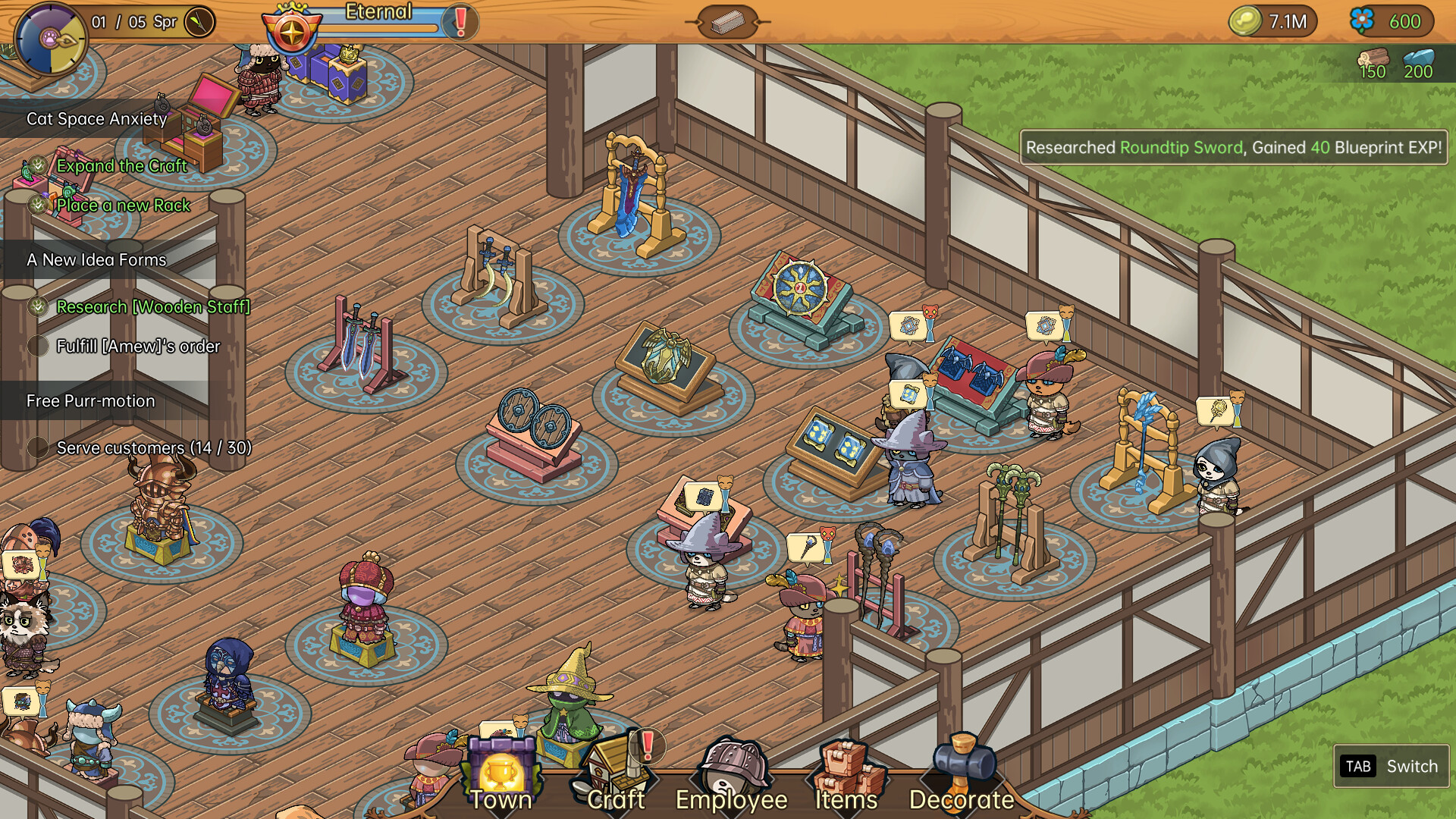Open the Free Purr-motion quest
The image size is (1456, 819).
tap(91, 401)
